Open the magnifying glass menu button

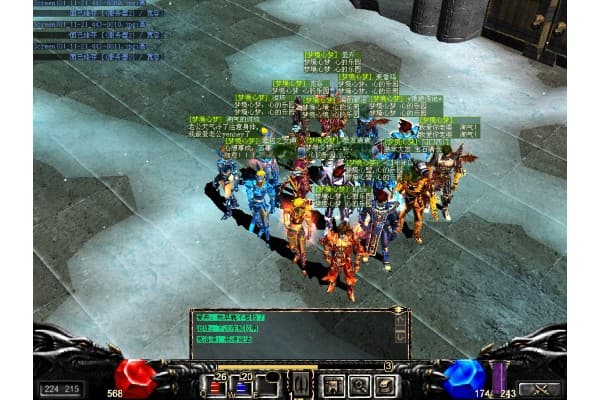pyautogui.click(x=360, y=385)
